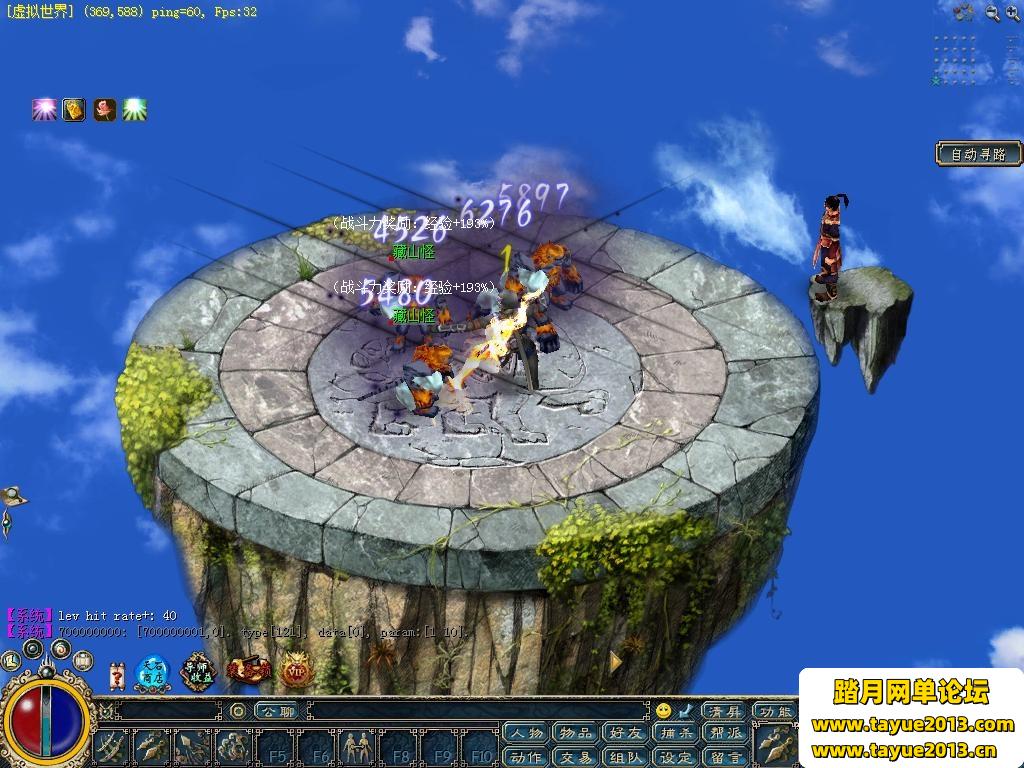The height and width of the screenshot is (768, 1024).
Task: Open the 动作 actions menu
Action: pos(526,757)
